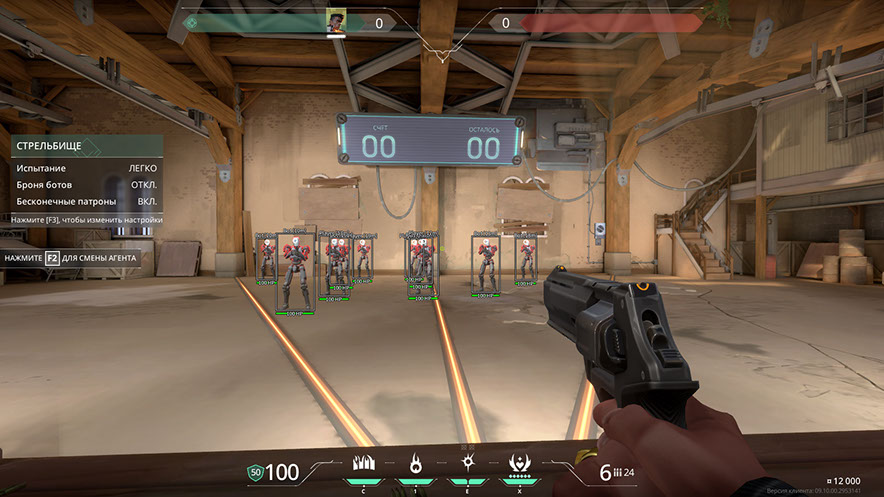Trigger the ultimate ability icon on X
Image resolution: width=884 pixels, height=497 pixels.
pyautogui.click(x=520, y=463)
